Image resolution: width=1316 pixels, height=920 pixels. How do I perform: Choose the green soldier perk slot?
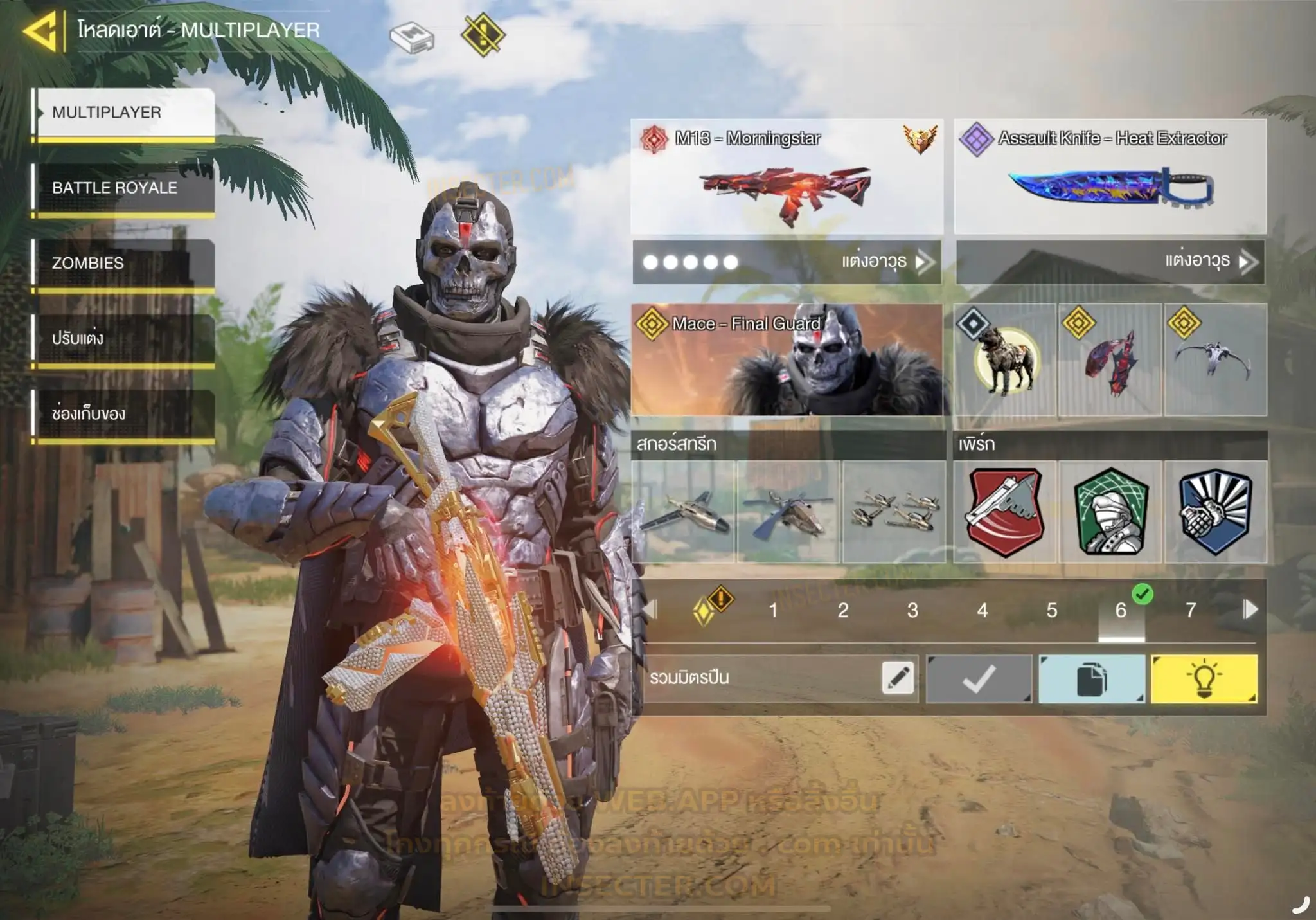click(x=1110, y=512)
